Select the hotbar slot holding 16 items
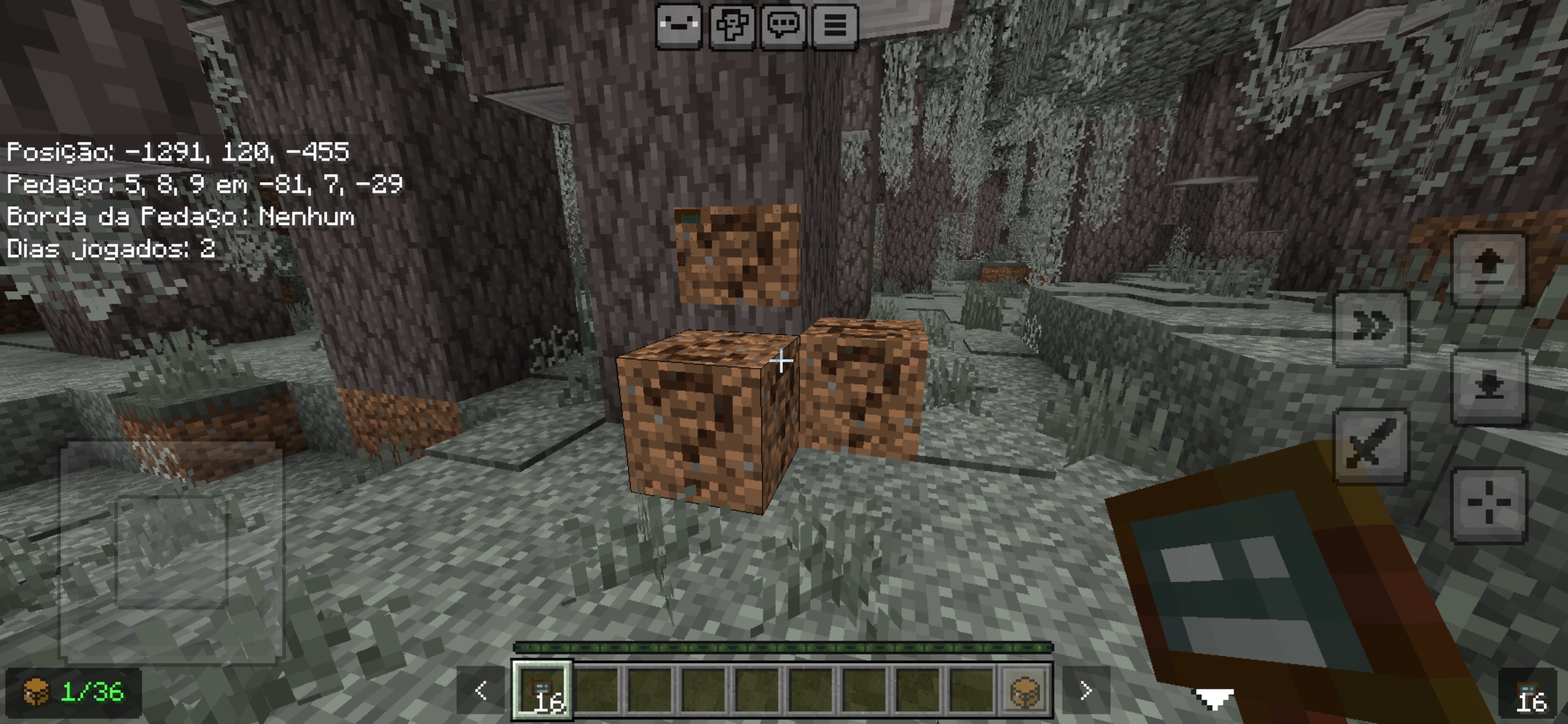Viewport: 1568px width, 724px height. click(x=543, y=690)
